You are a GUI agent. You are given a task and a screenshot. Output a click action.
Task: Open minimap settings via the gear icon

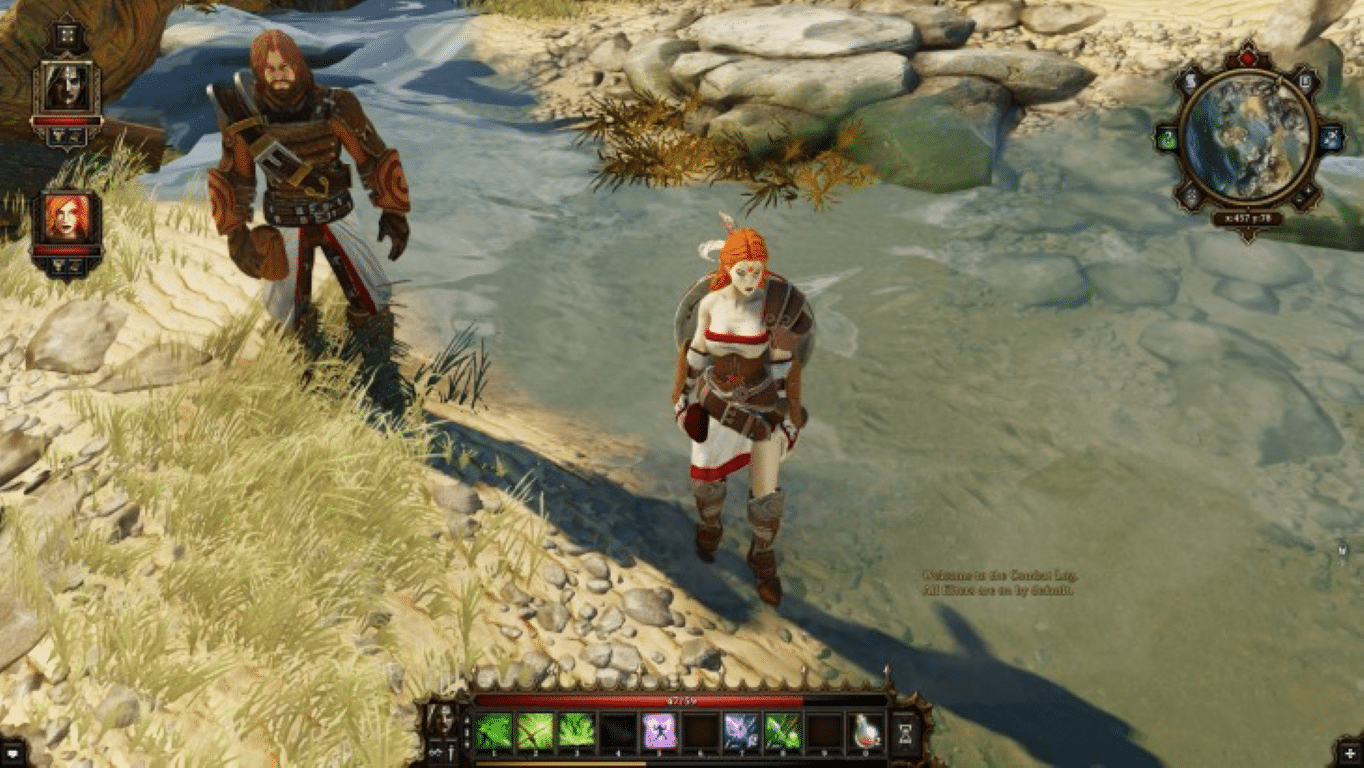(1332, 136)
